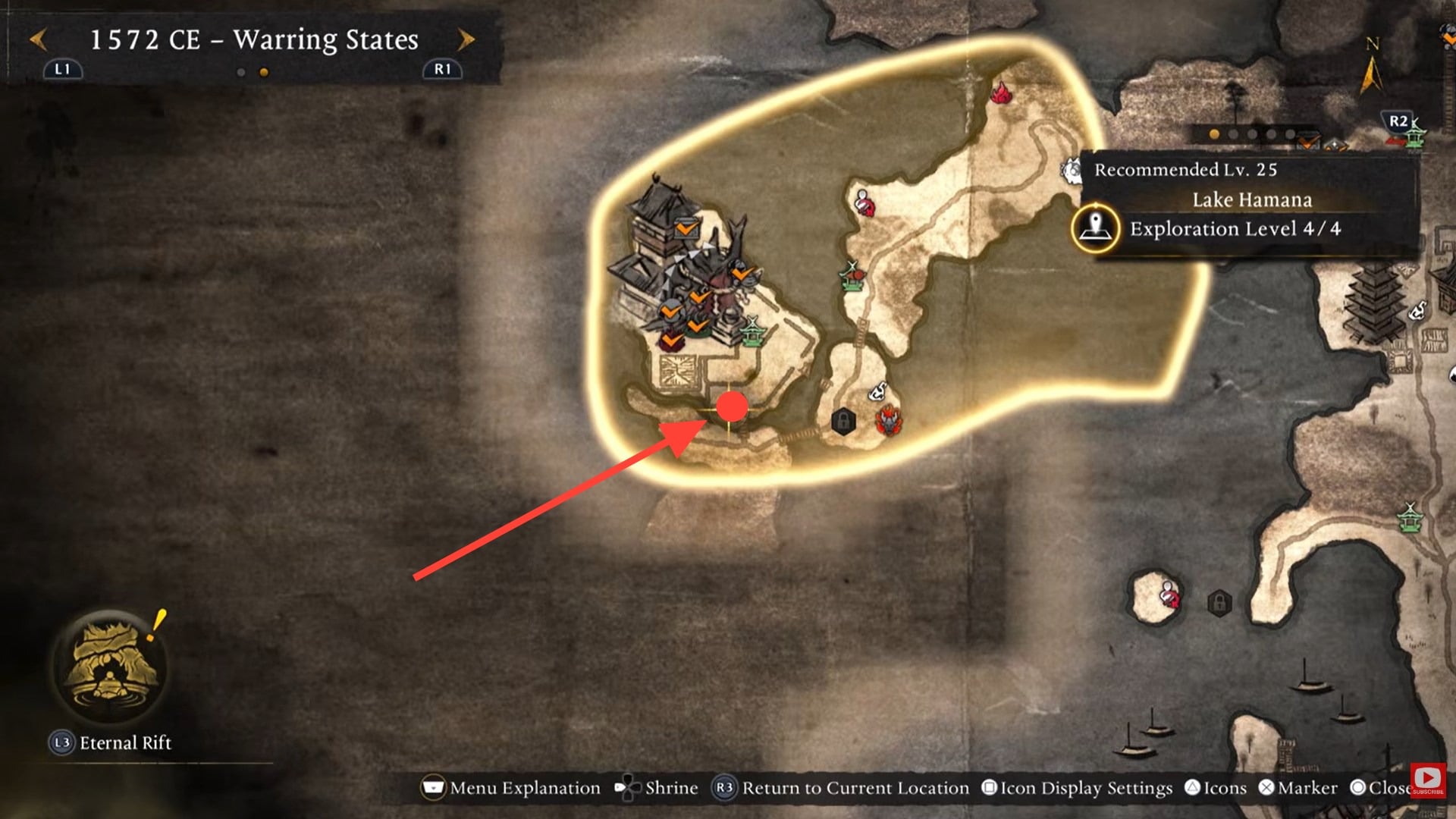The width and height of the screenshot is (1456, 819).
Task: Select the red flame enemy marker up north
Action: pyautogui.click(x=1003, y=93)
